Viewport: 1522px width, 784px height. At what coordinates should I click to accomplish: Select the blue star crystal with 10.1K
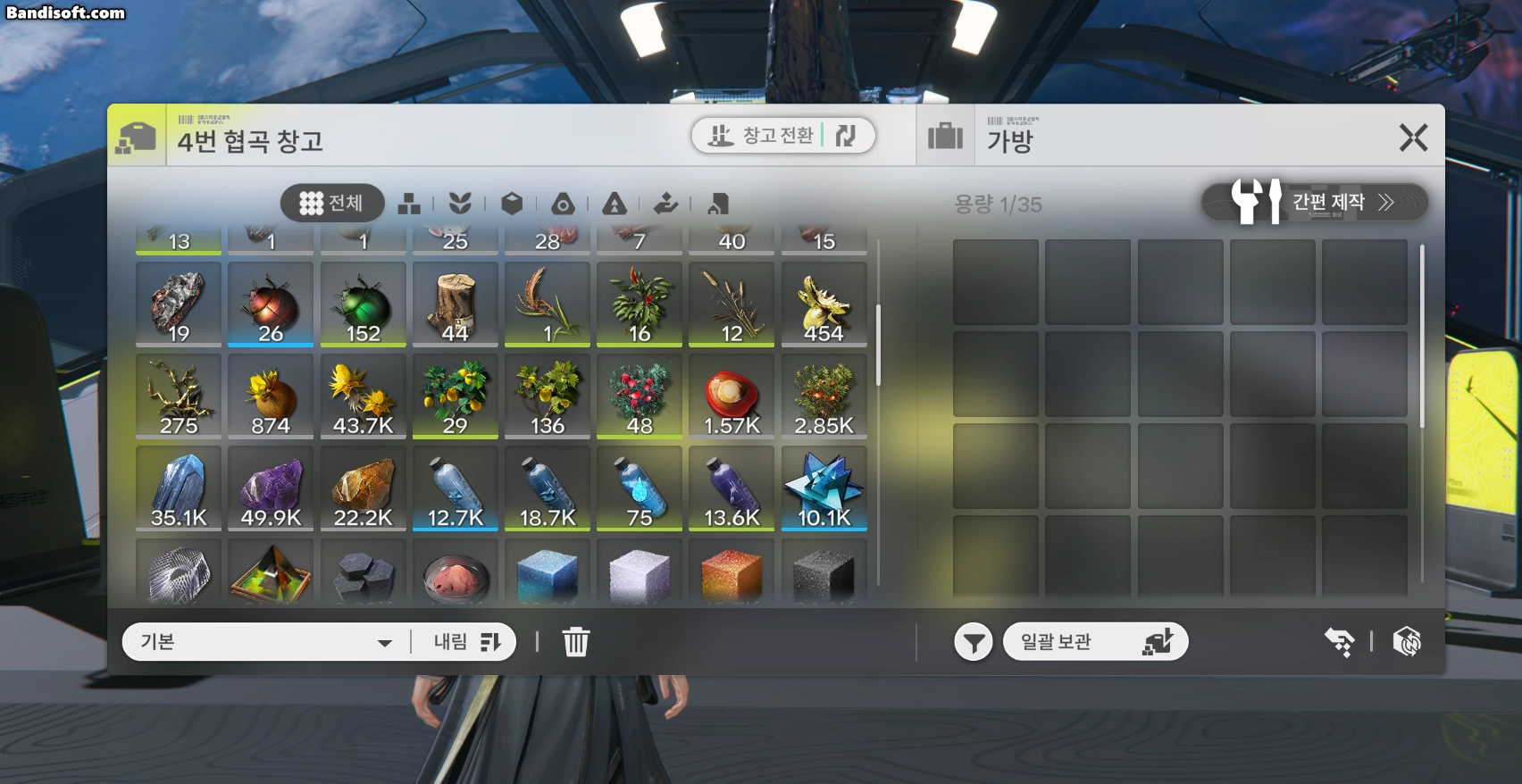(x=824, y=488)
